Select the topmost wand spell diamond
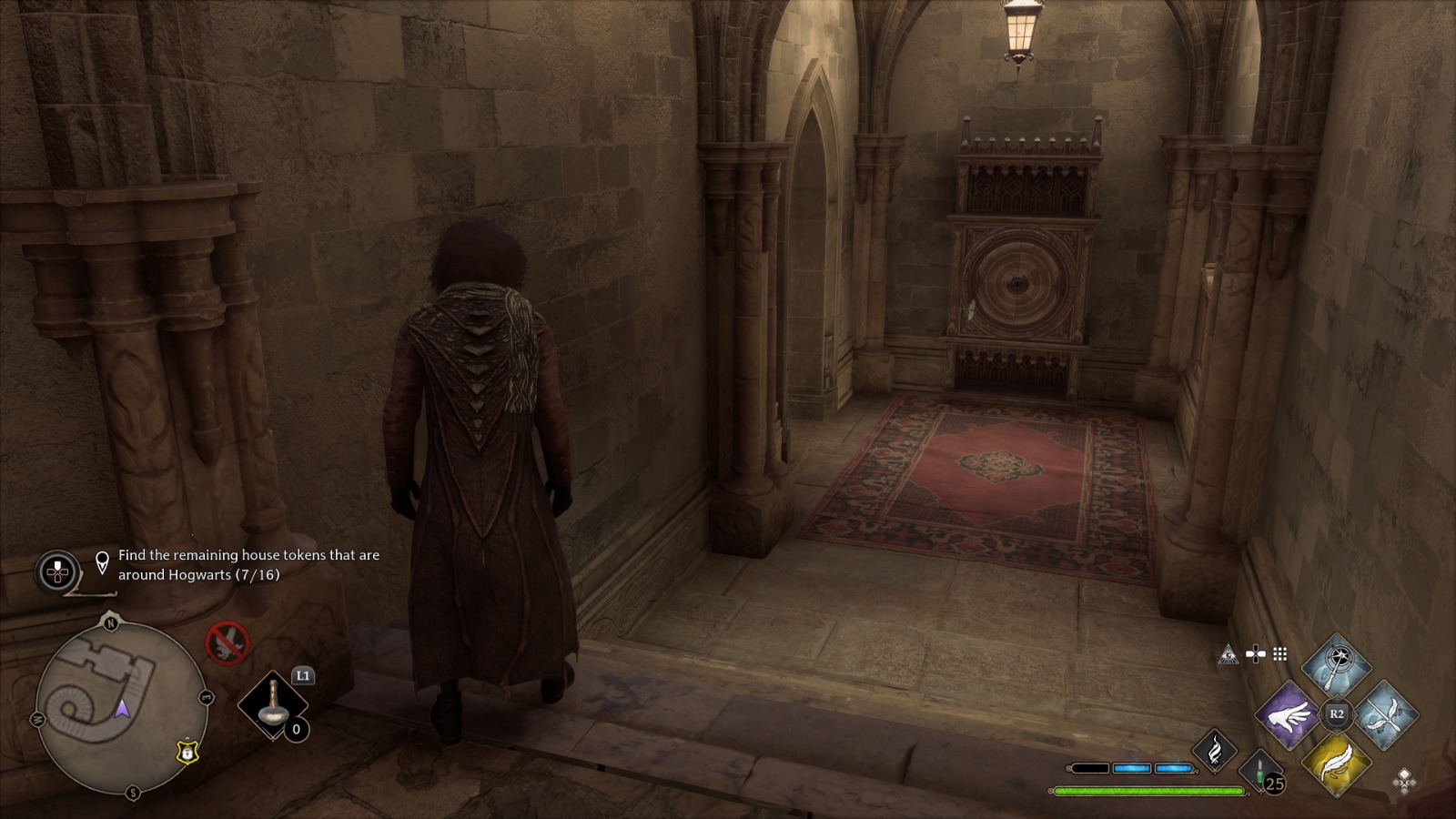 point(1337,663)
